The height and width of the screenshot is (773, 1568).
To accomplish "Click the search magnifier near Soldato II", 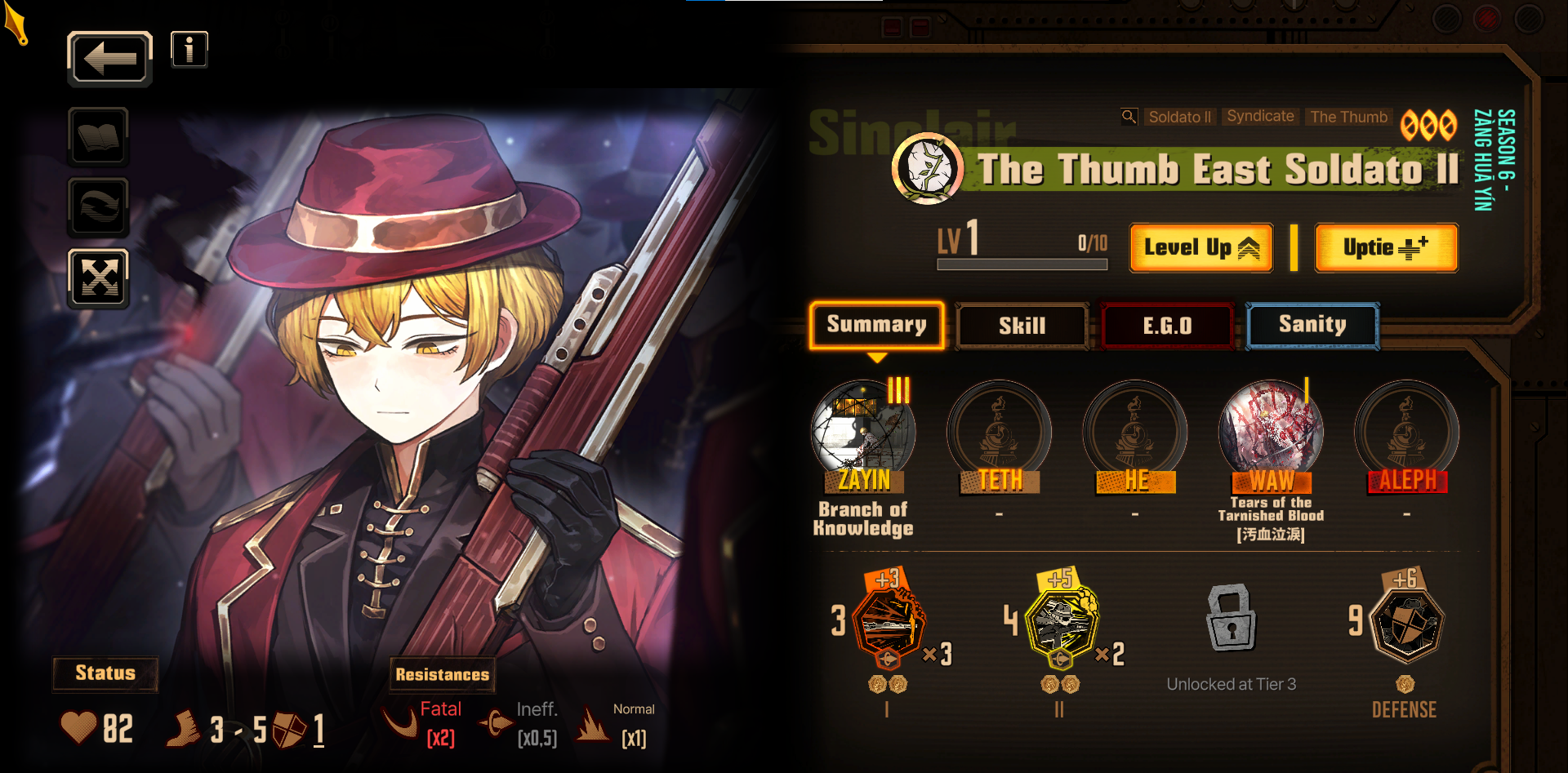I will point(1129,117).
